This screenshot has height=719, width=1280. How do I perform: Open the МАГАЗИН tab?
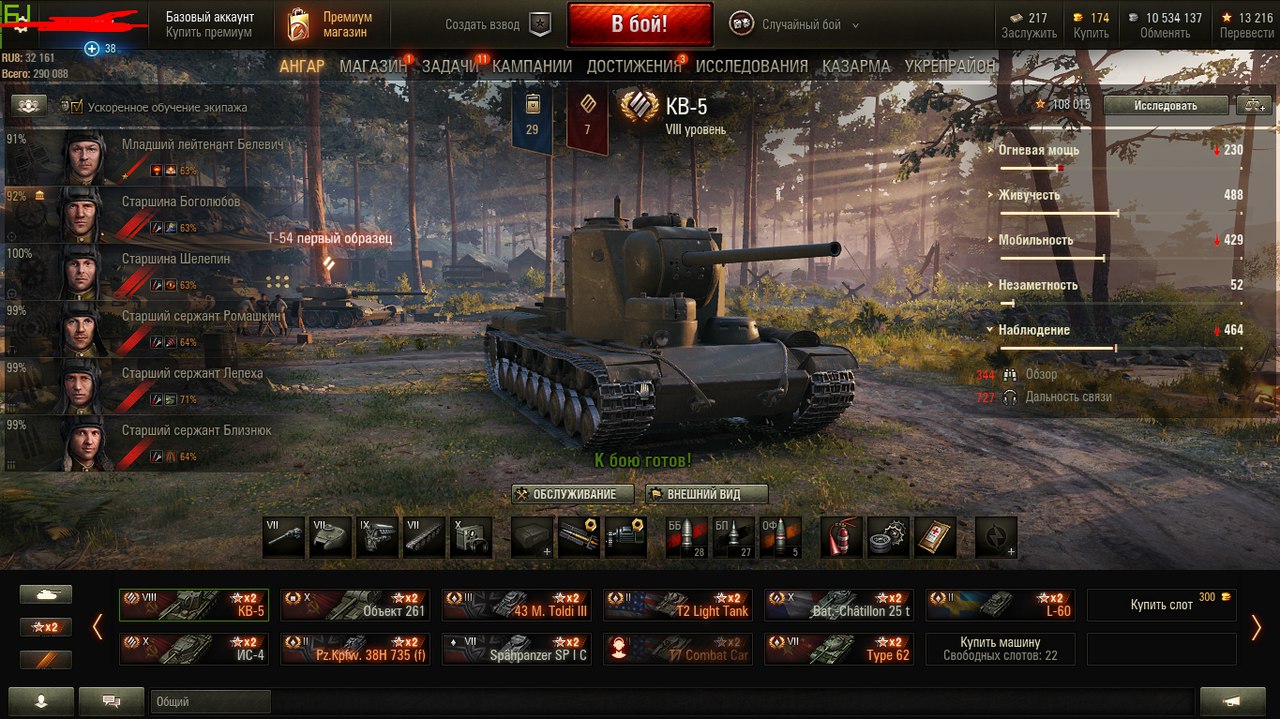coord(373,66)
